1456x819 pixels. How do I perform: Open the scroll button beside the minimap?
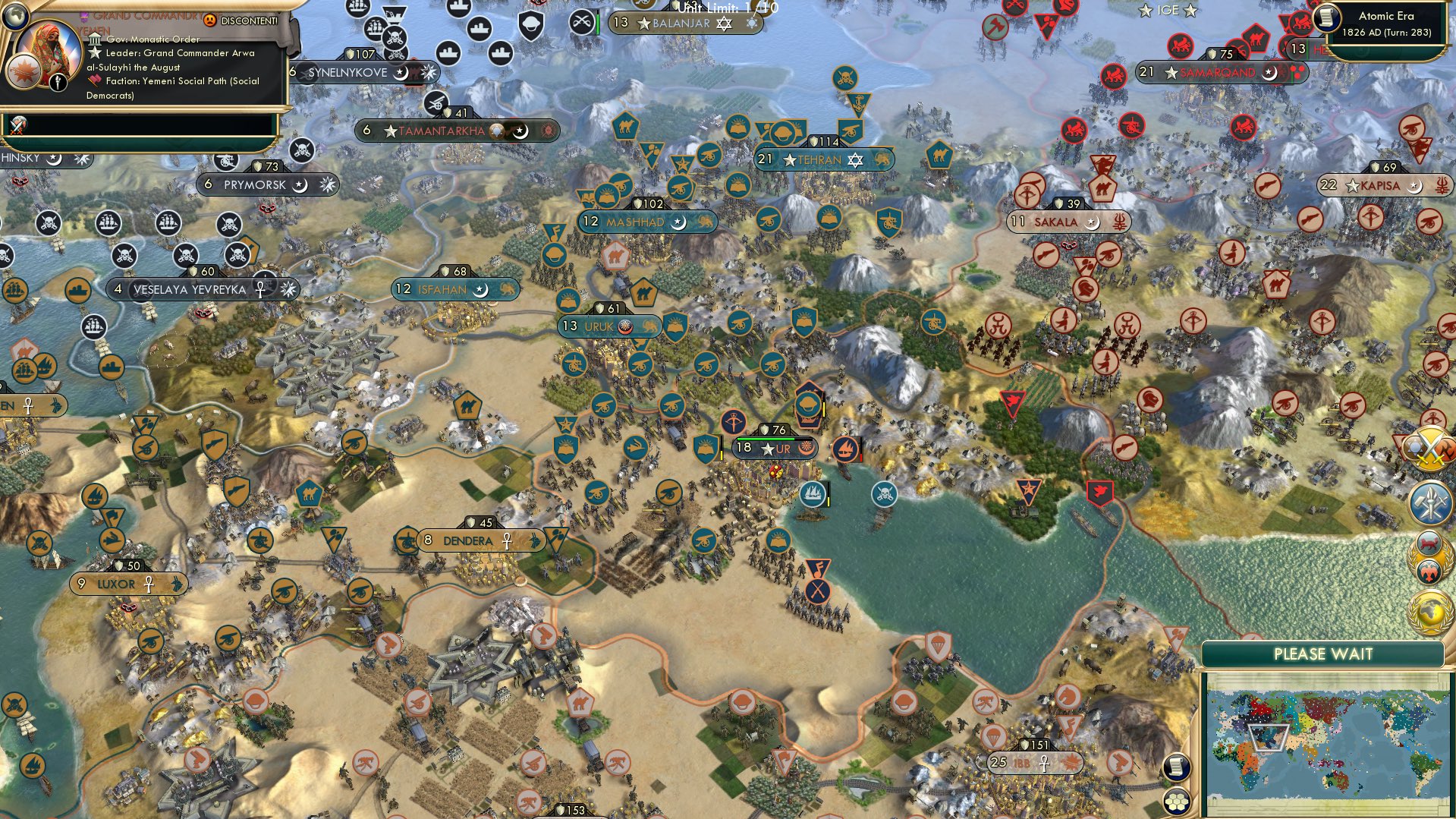(x=1175, y=767)
